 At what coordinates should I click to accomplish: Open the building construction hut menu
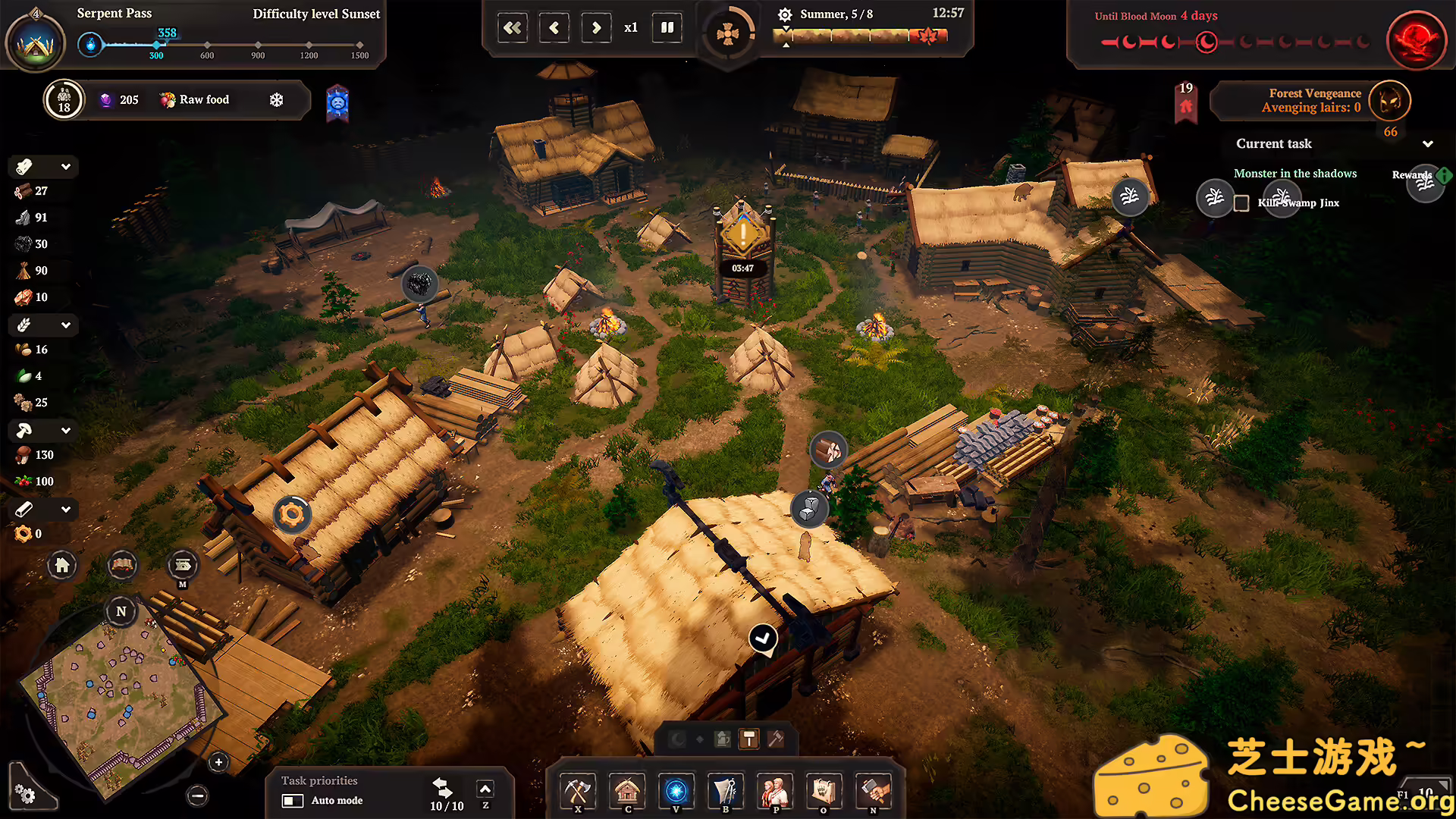pos(627,792)
